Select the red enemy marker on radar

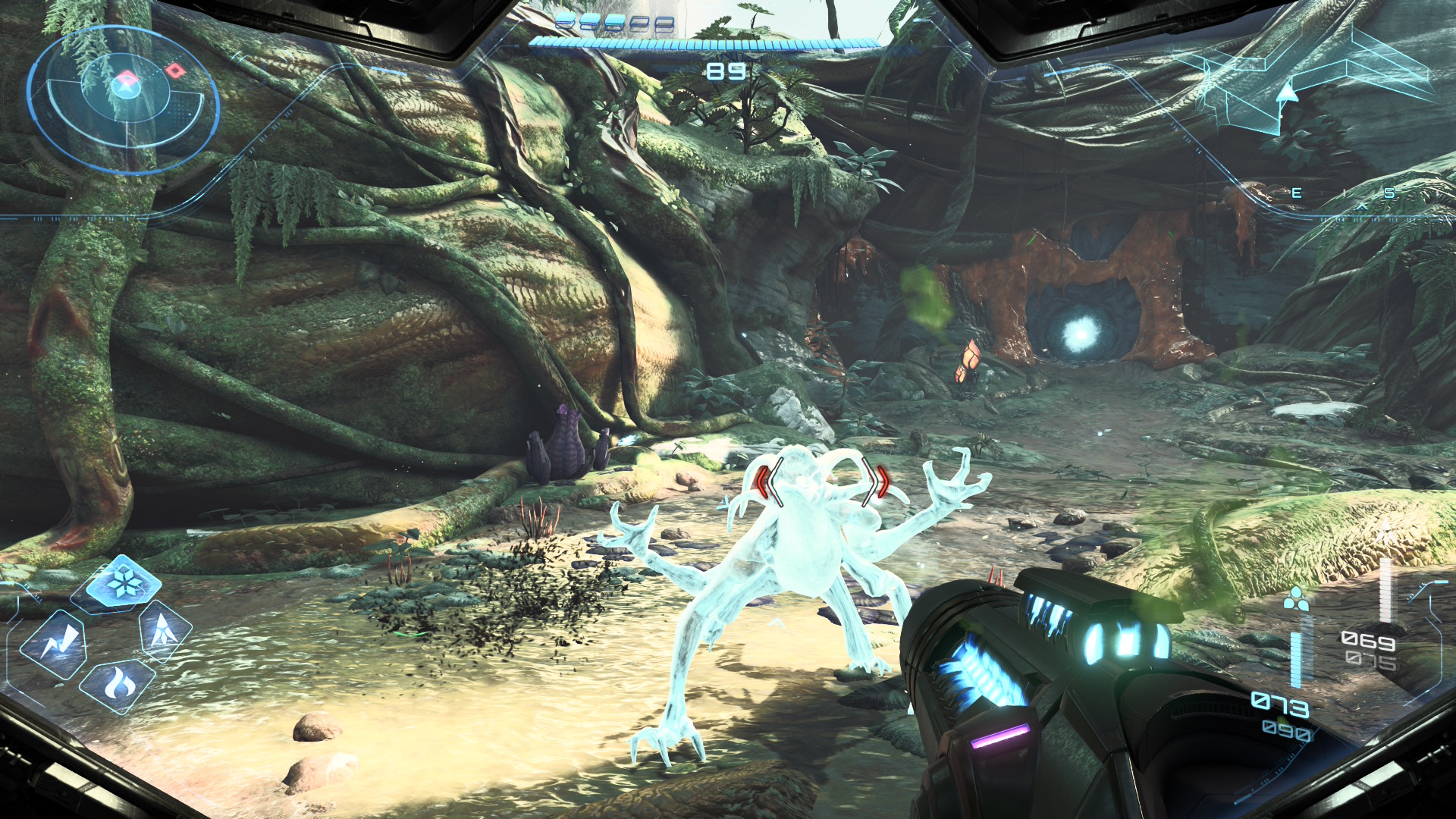pos(176,71)
